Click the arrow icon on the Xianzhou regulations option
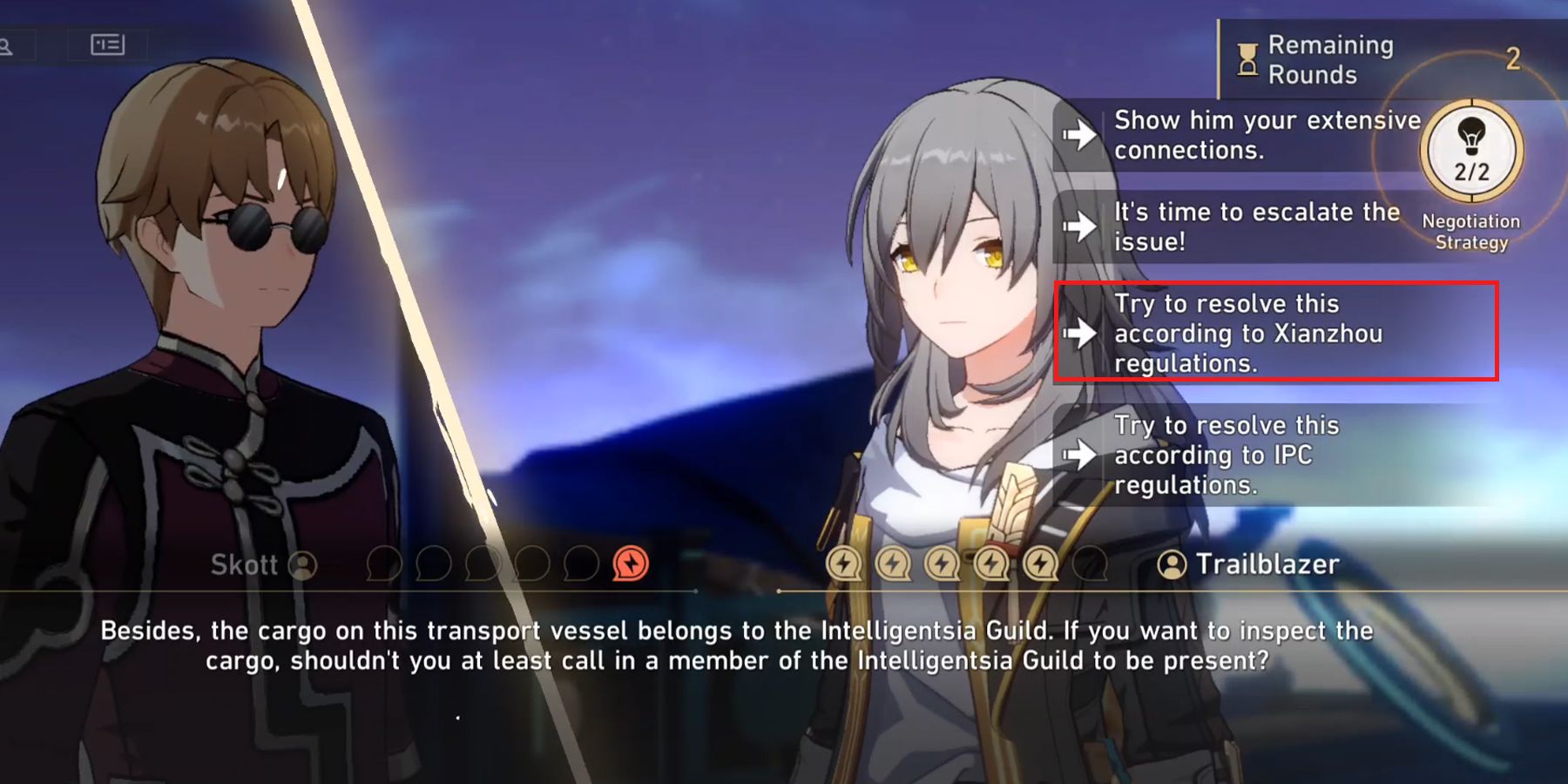Screen dimensions: 1568x784 coord(1080,334)
